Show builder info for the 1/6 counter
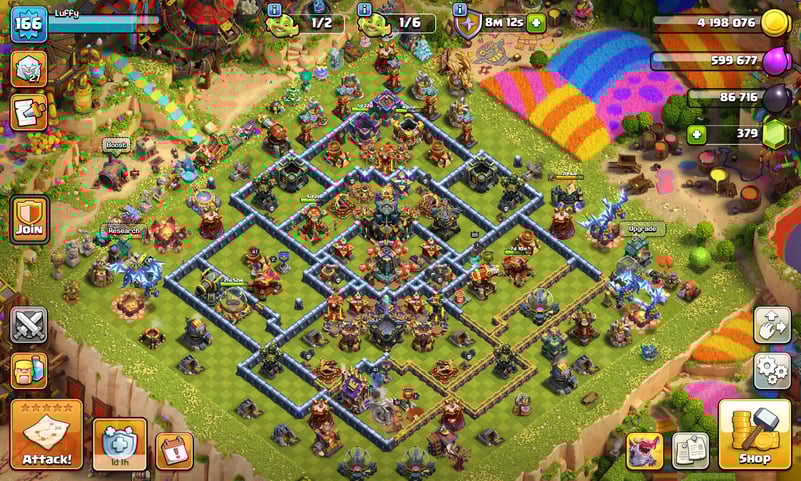This screenshot has height=481, width=801. pyautogui.click(x=364, y=9)
